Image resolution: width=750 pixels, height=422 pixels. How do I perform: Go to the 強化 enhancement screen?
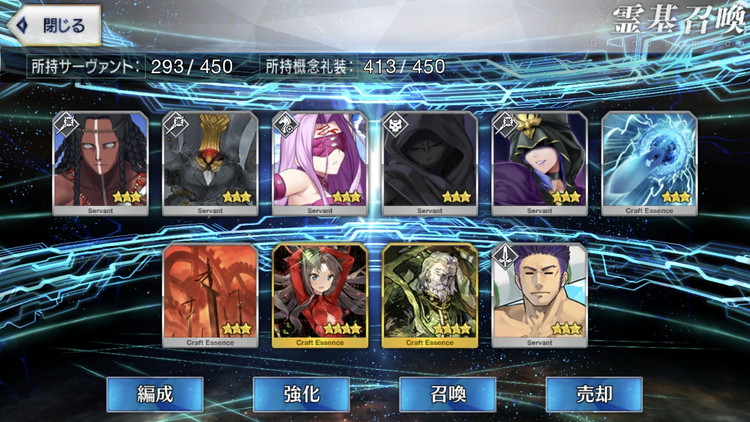(301, 393)
